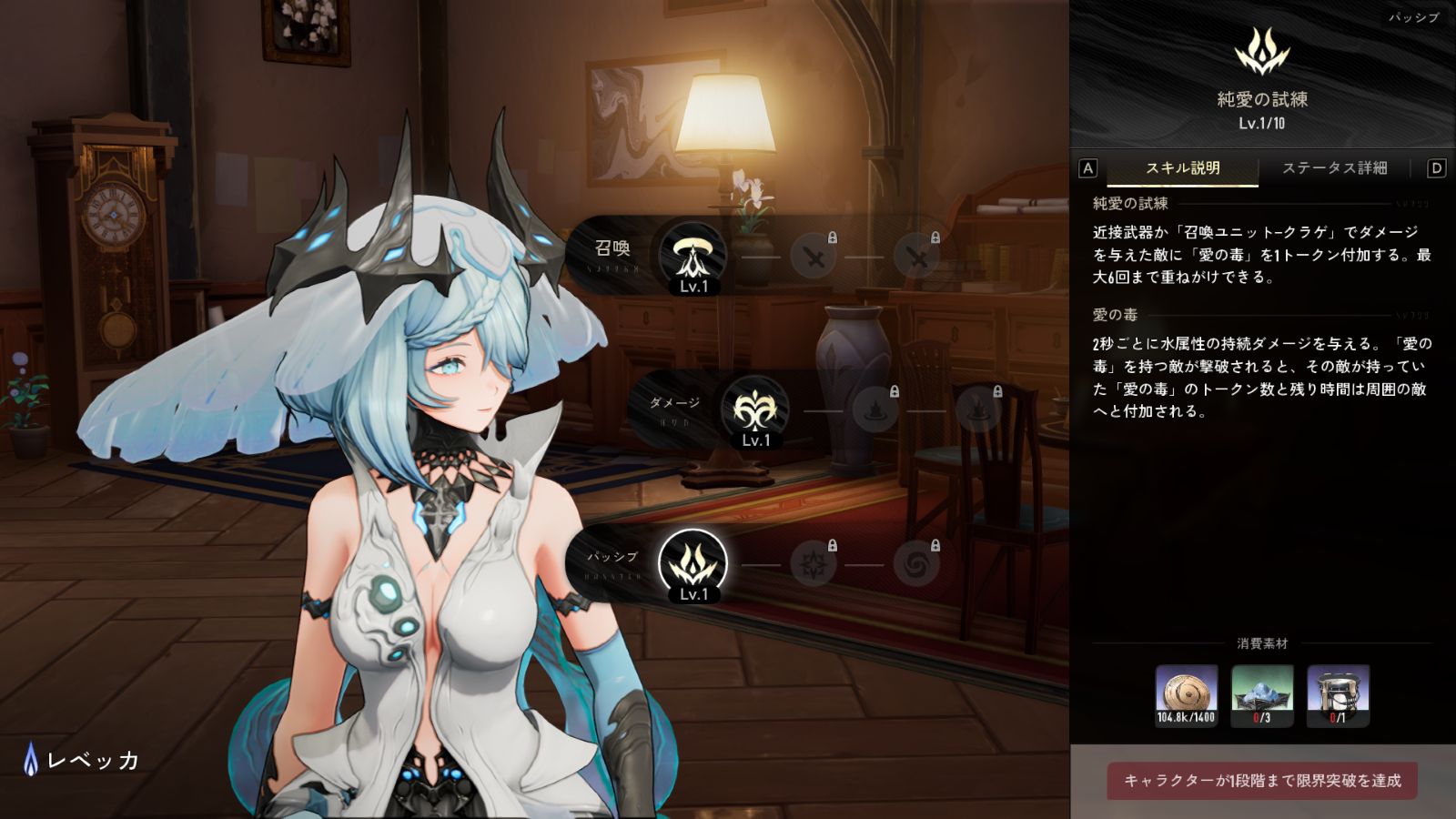Inspect the blue crystal material showing 0/3
Viewport: 1456px width, 819px height.
[x=1261, y=695]
